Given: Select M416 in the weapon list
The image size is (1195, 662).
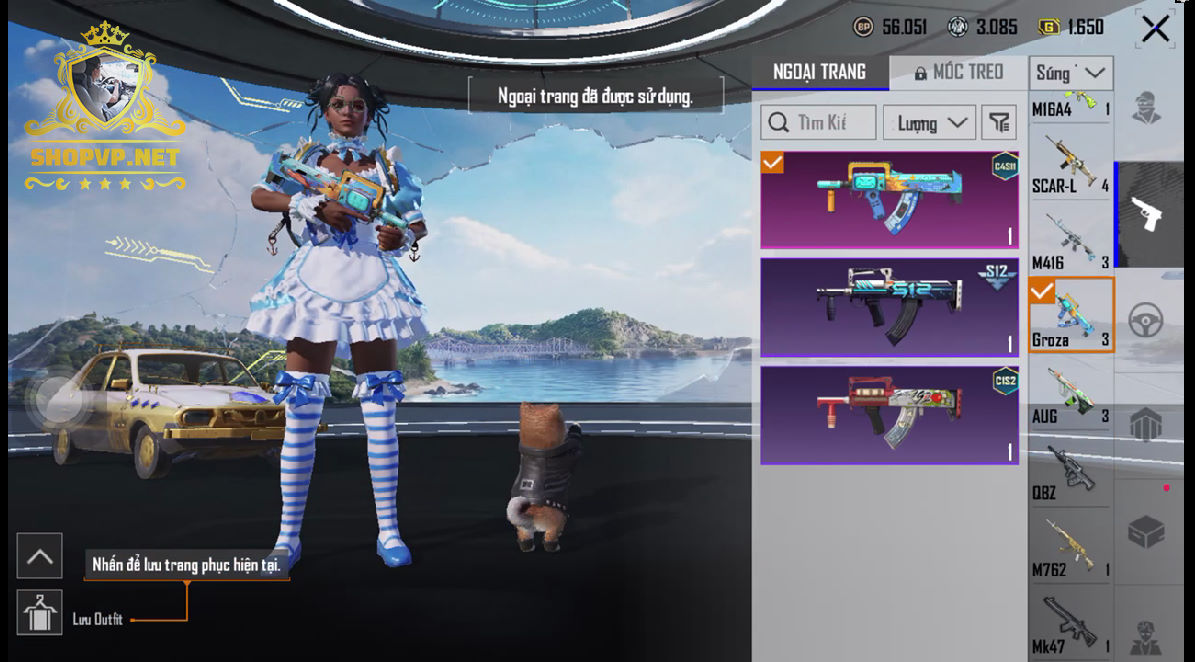Looking at the screenshot, I should click(x=1070, y=241).
